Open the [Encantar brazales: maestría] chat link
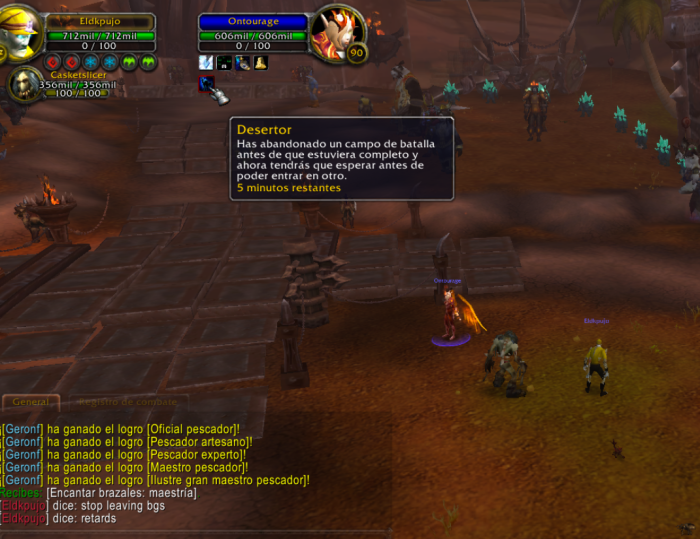700x539 pixels. click(121, 493)
